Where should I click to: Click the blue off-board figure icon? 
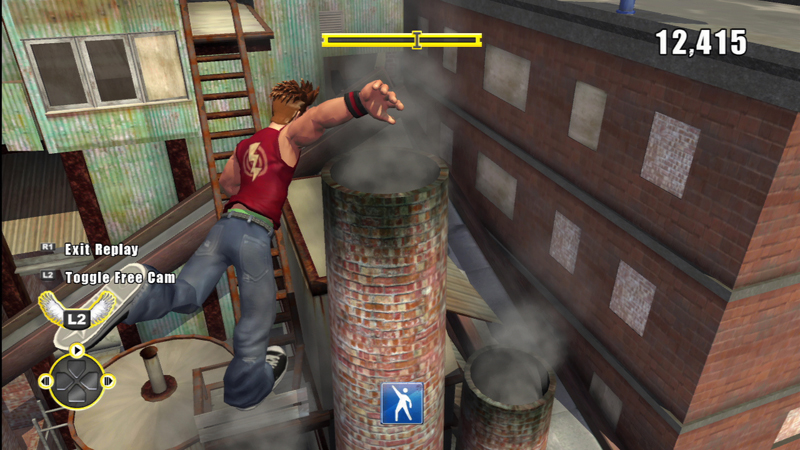[x=401, y=402]
